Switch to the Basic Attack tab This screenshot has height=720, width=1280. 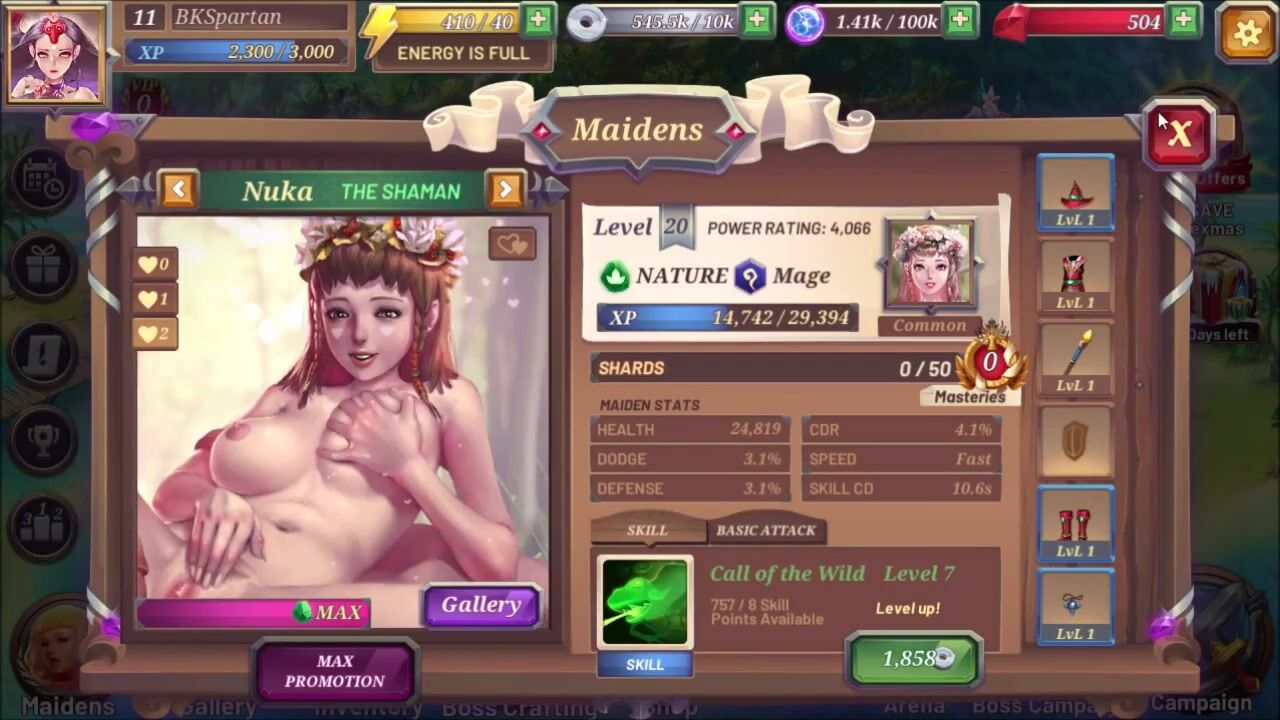[766, 530]
